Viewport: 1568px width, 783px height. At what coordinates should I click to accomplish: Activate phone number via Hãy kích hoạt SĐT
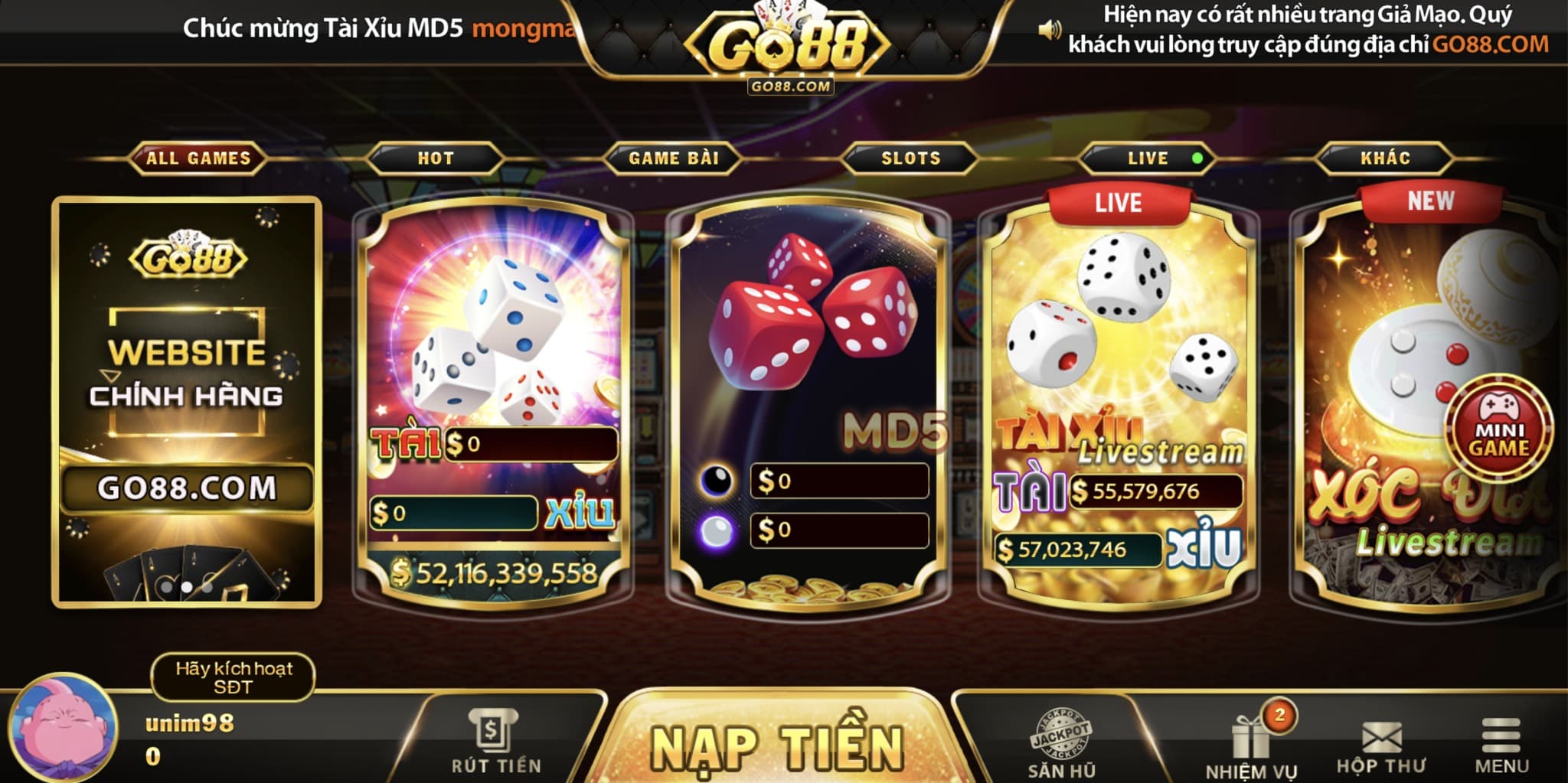234,677
